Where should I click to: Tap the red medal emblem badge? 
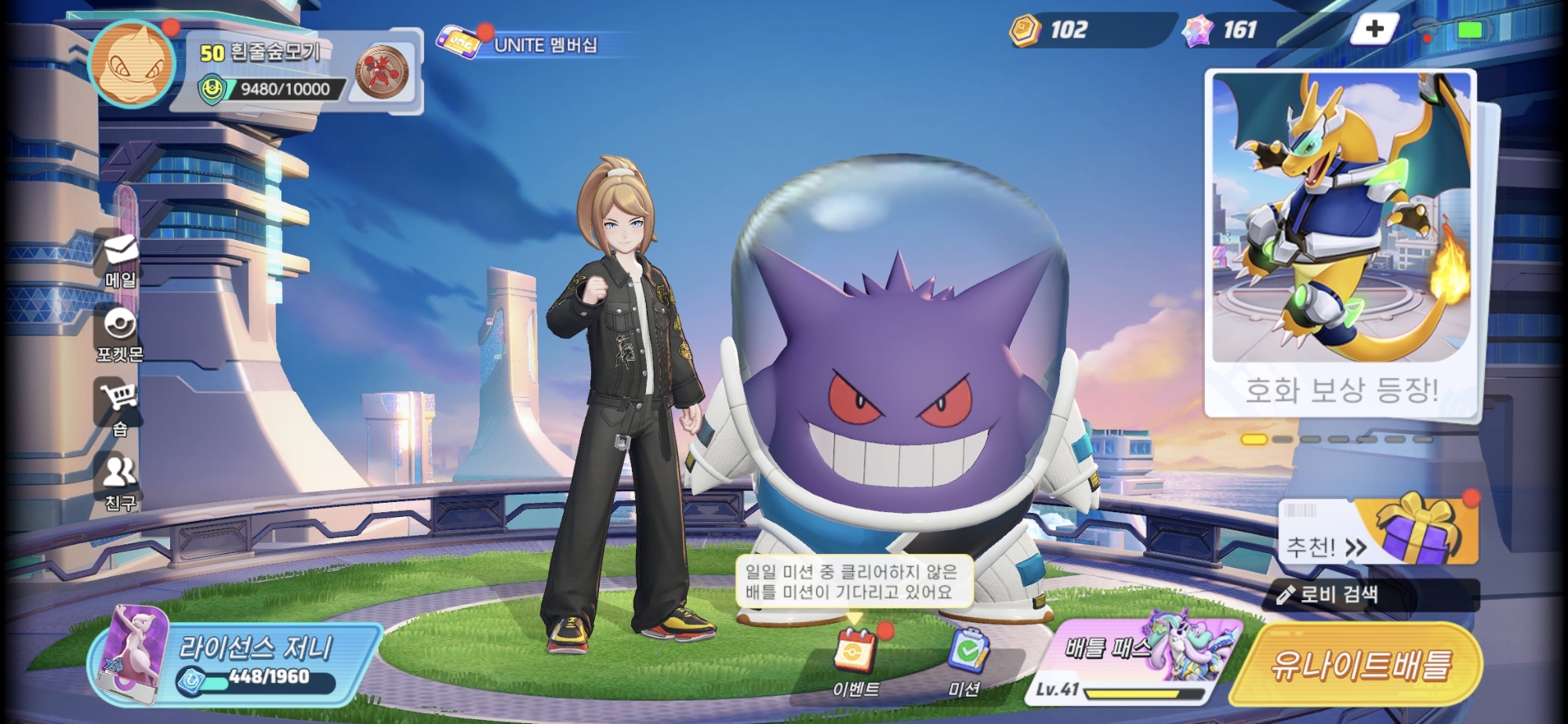coord(382,72)
